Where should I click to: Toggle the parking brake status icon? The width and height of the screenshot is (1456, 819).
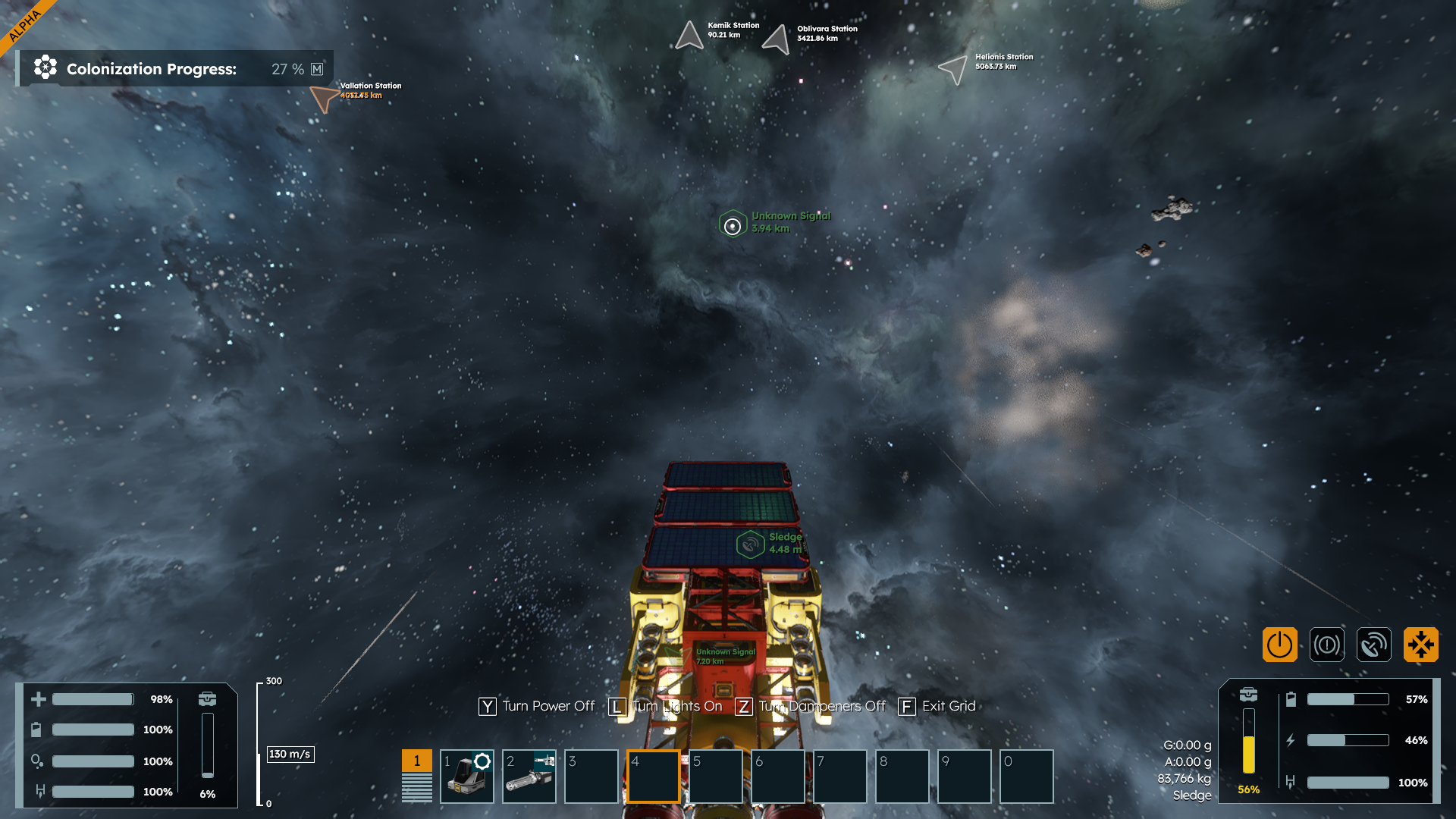(x=1326, y=645)
